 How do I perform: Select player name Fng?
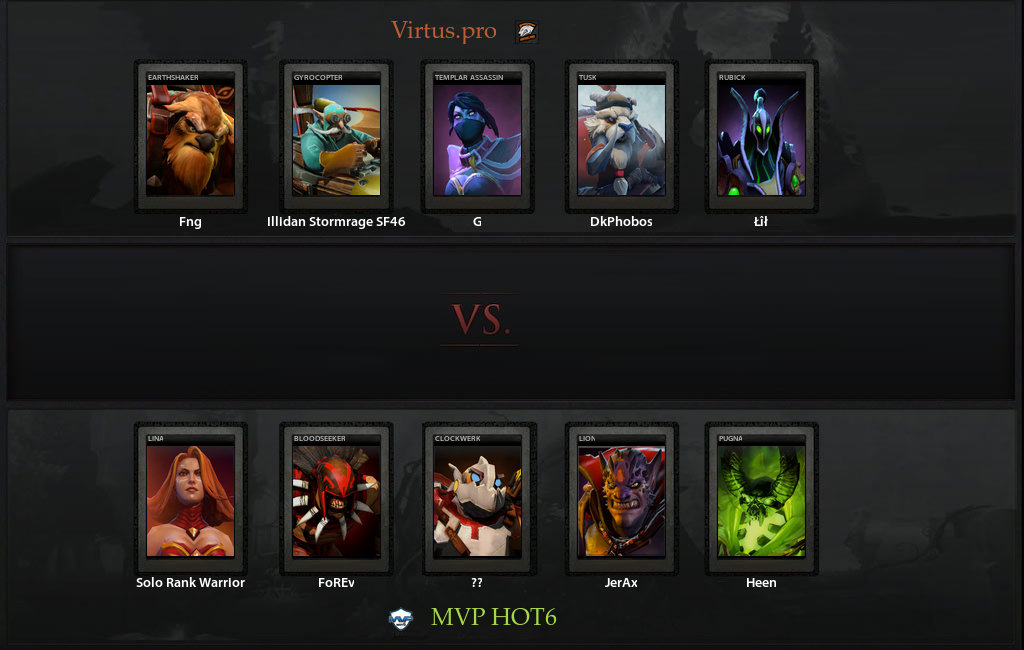190,222
